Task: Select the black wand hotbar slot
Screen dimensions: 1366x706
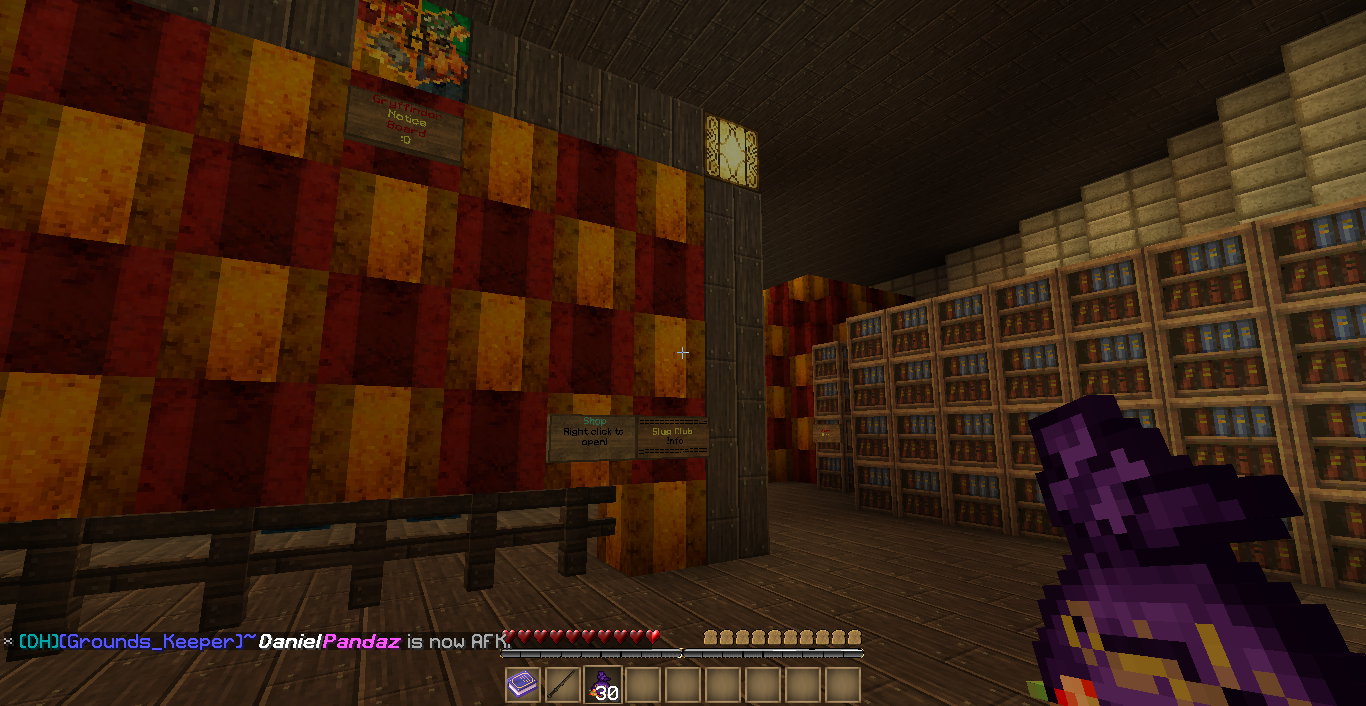Action: click(563, 685)
